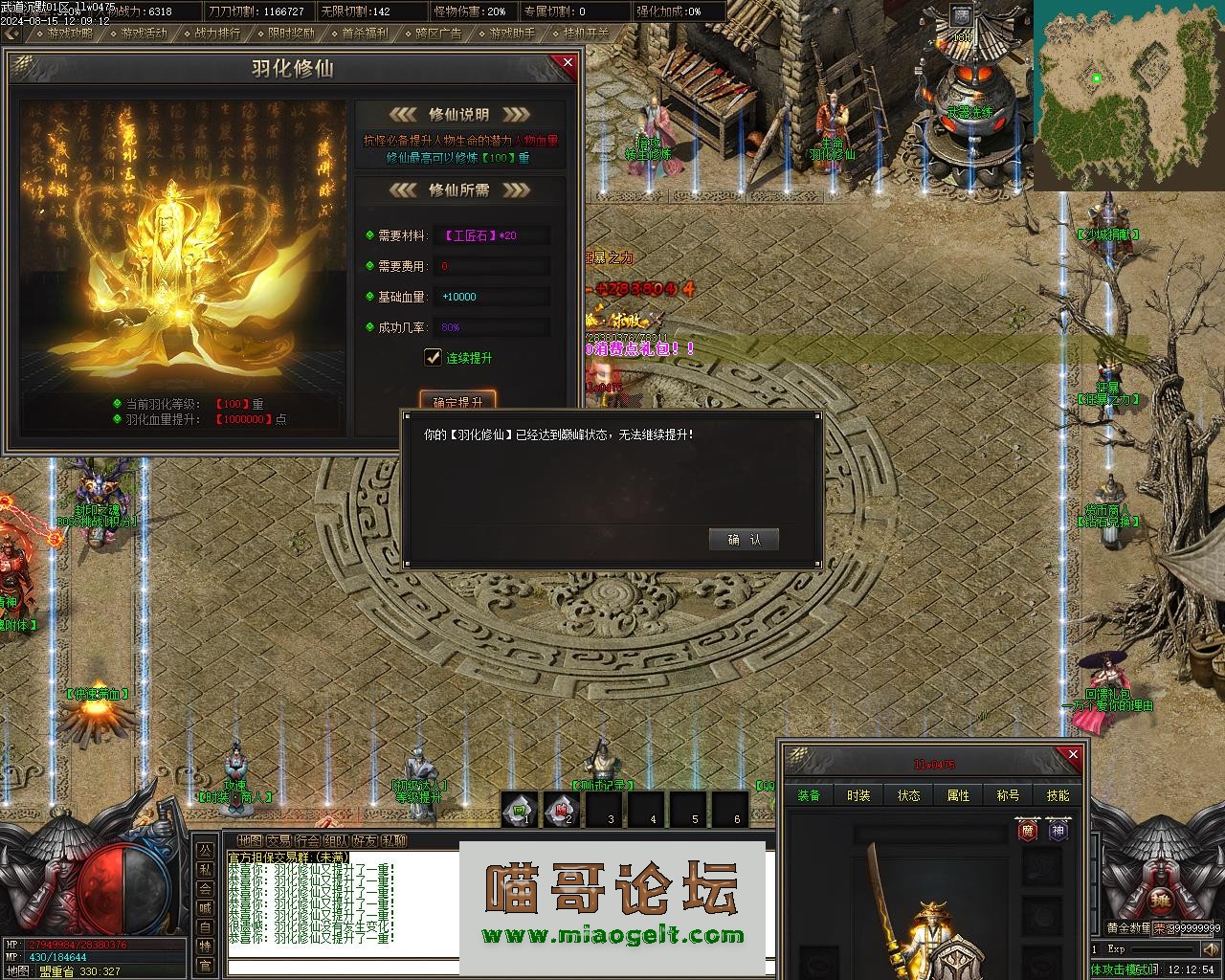This screenshot has width=1225, height=980.
Task: Use the red item in hotbar slot 2
Action: tap(561, 809)
